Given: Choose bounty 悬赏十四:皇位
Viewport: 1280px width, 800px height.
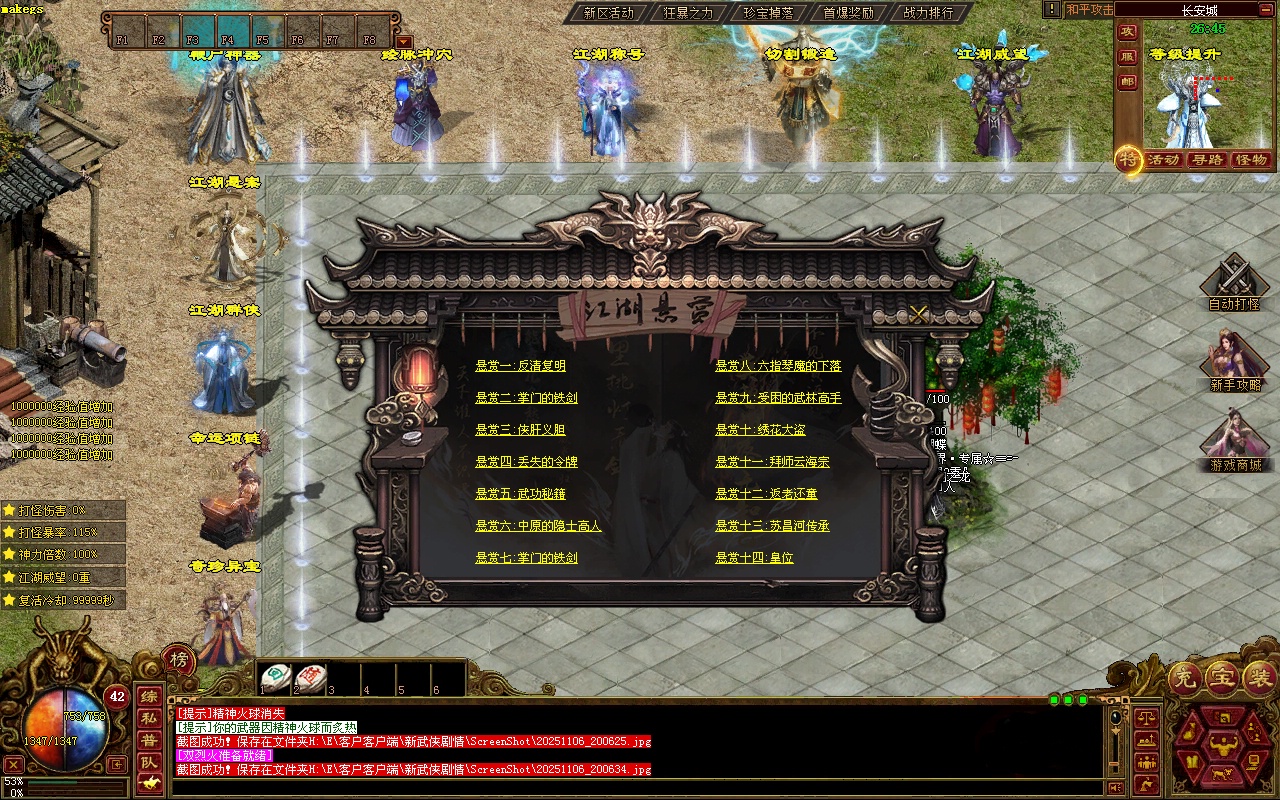Looking at the screenshot, I should pyautogui.click(x=754, y=558).
